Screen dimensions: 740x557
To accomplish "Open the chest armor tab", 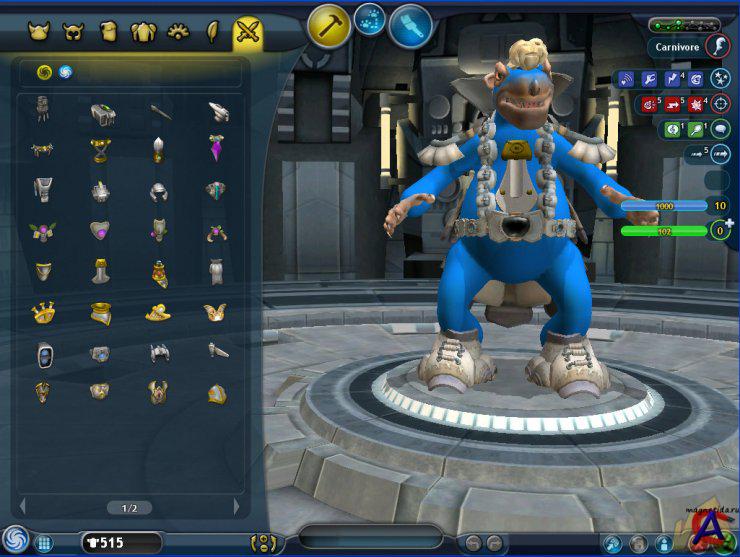I will [x=144, y=32].
